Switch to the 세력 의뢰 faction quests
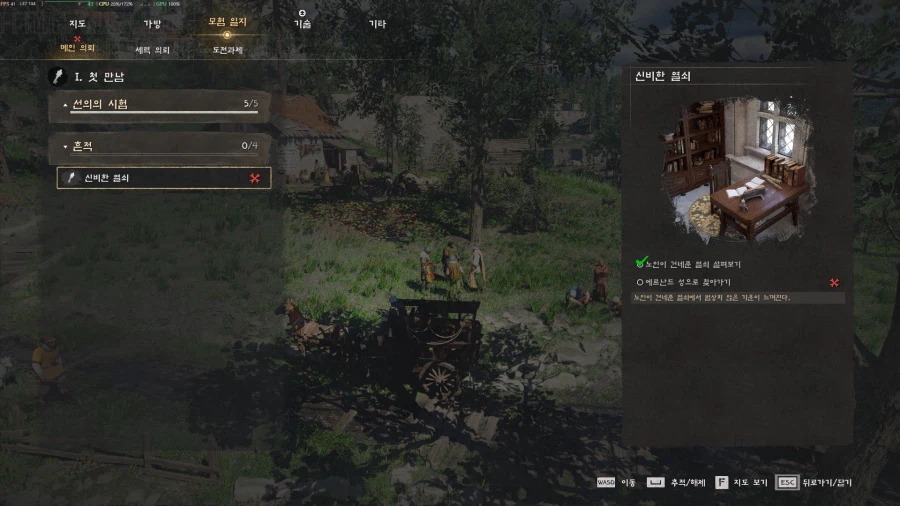This screenshot has height=506, width=900. pyautogui.click(x=152, y=49)
